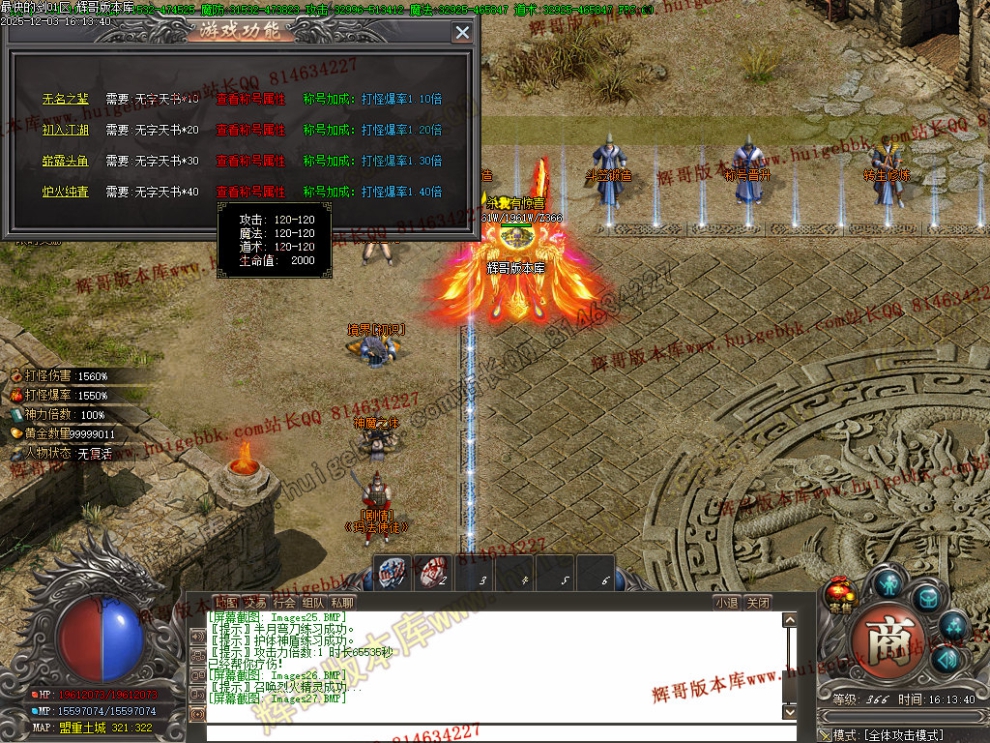Viewport: 990px width, 743px height.
Task: Close the 游戏功能 panel
Action: tap(462, 33)
